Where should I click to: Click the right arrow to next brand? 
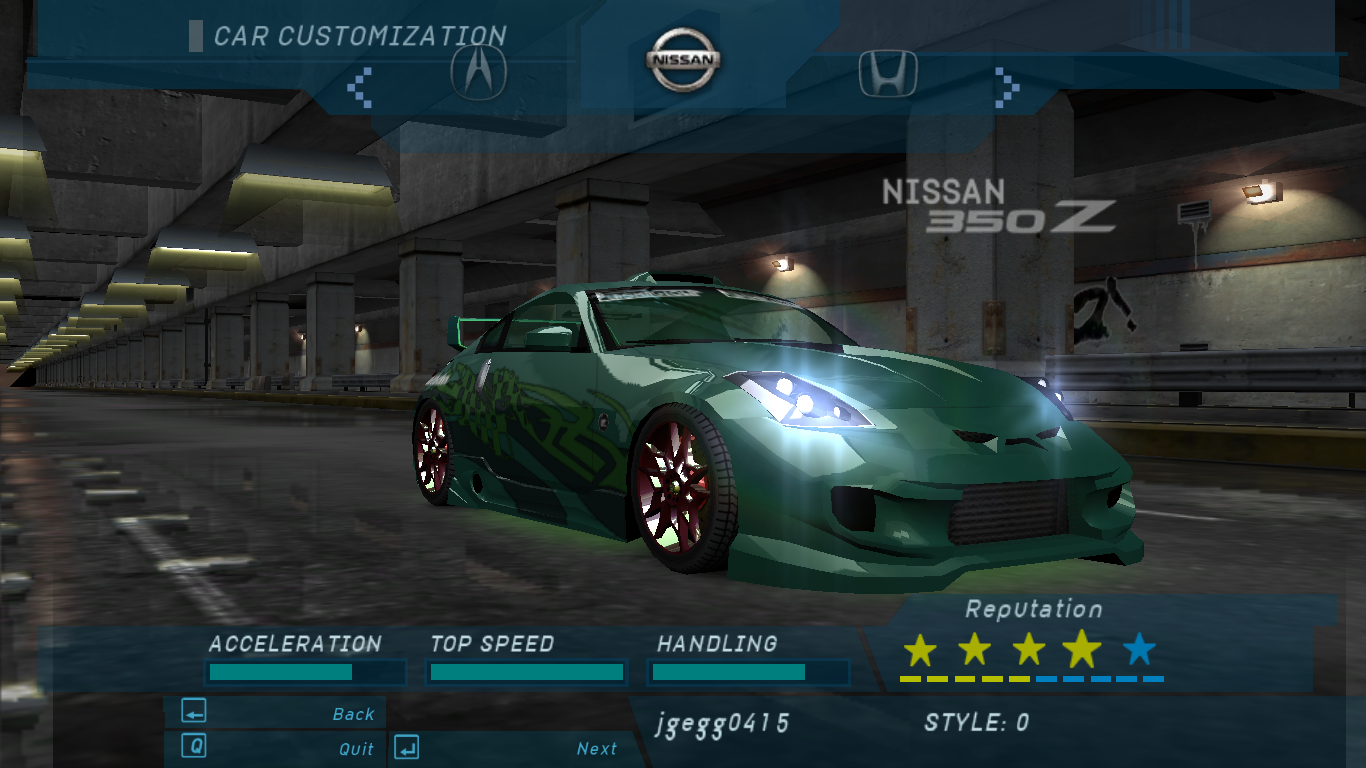coord(1007,87)
